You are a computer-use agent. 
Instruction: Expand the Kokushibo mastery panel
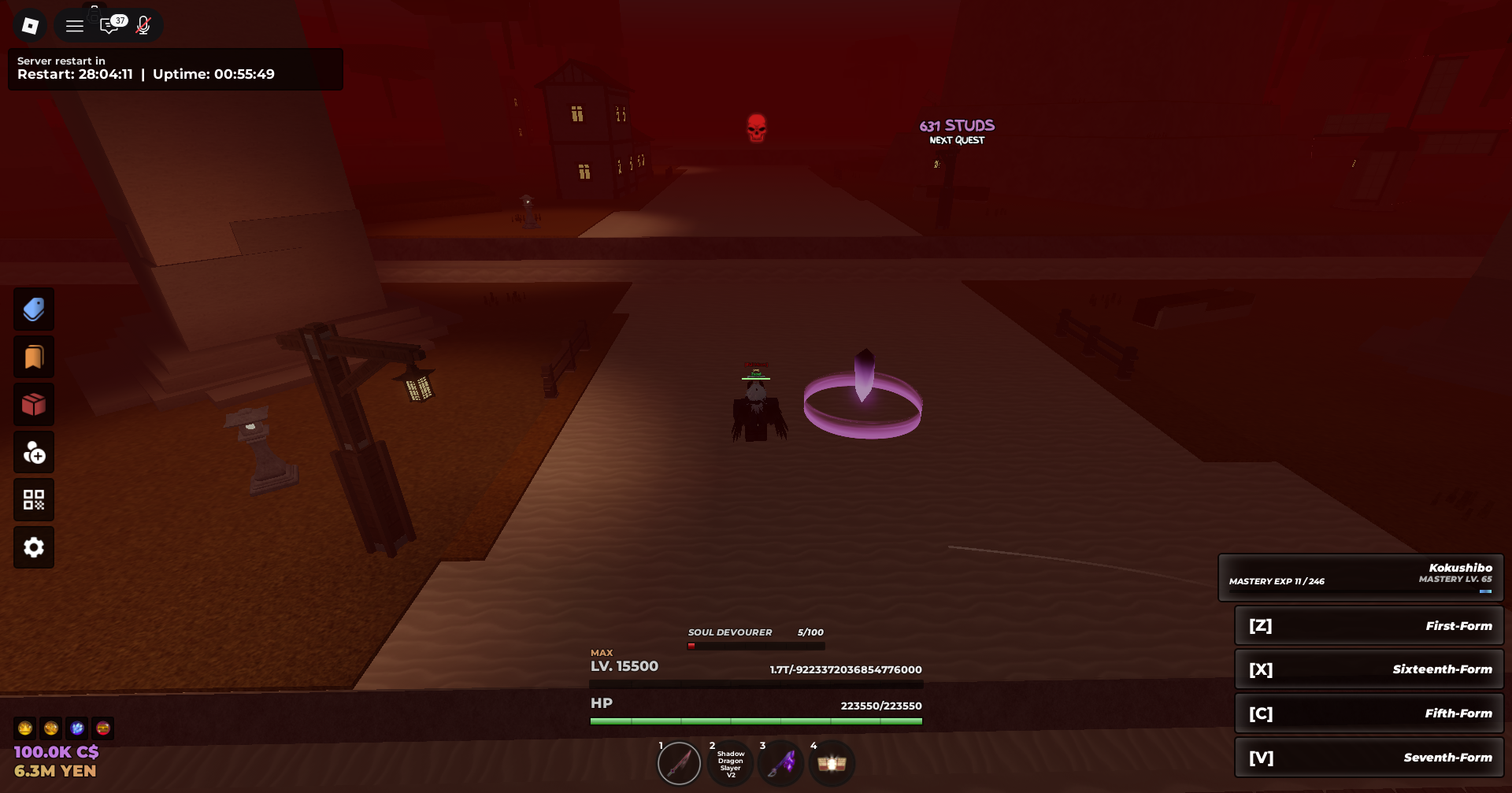pos(1362,576)
